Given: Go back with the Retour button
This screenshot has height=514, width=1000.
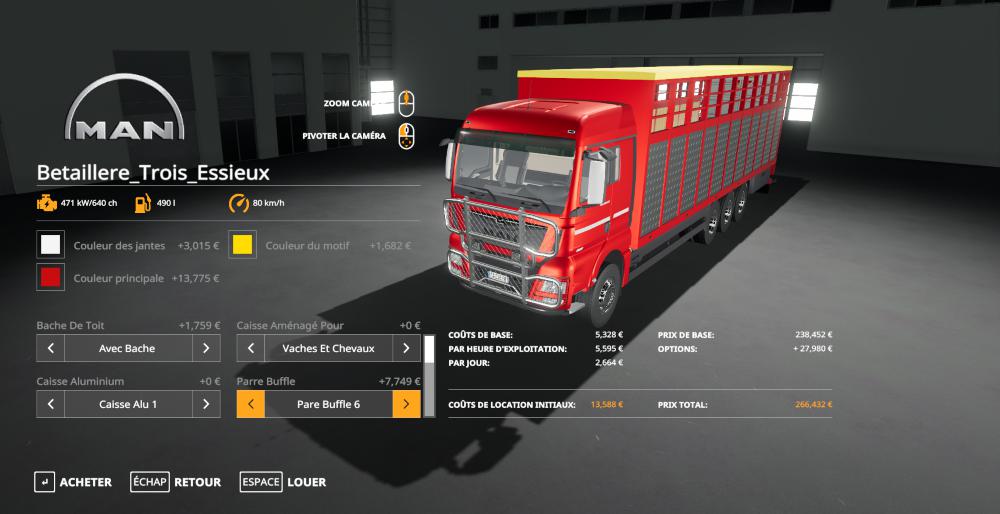Looking at the screenshot, I should (x=176, y=482).
